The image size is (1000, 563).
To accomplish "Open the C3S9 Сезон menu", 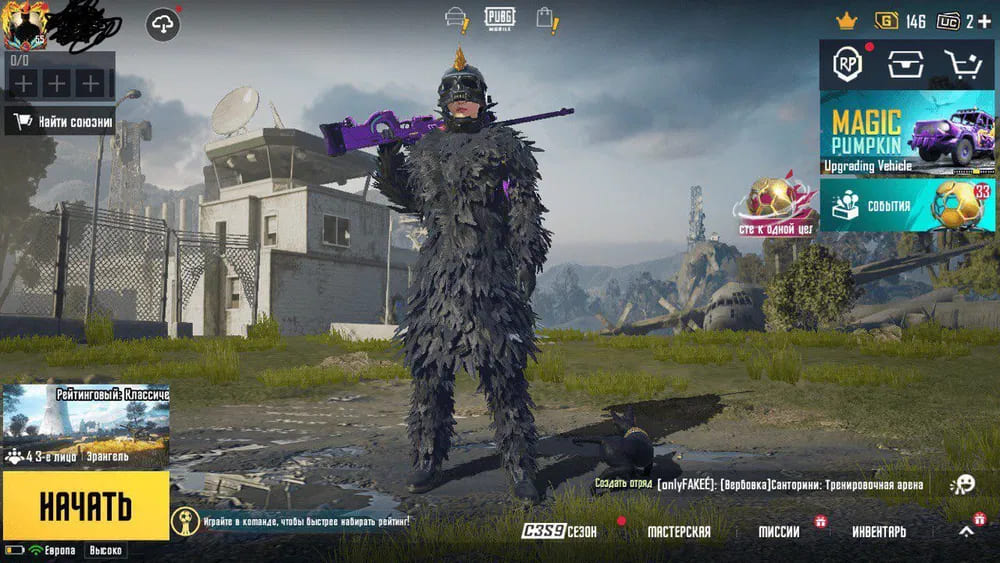I will point(560,532).
